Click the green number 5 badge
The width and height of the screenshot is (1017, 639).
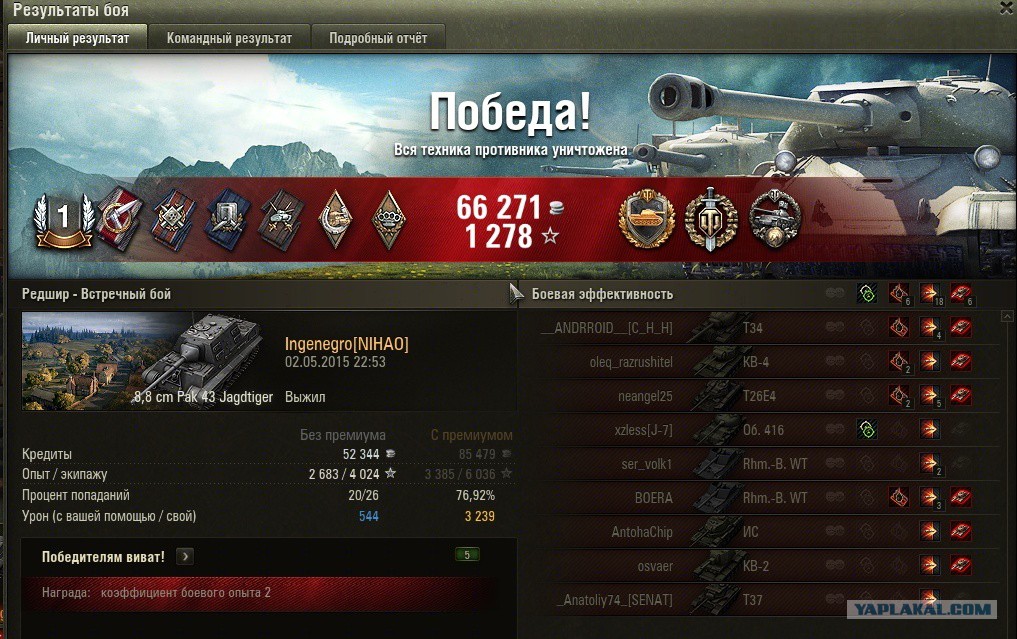[x=466, y=555]
